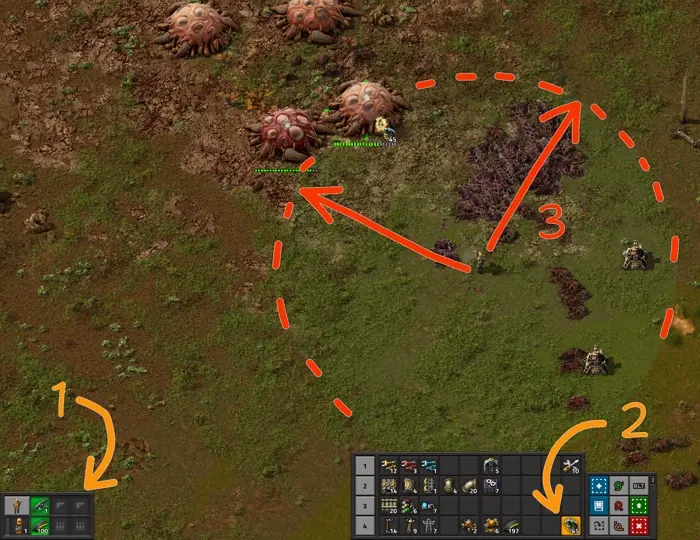Select the yellow inserter stack of 12

coord(389,466)
